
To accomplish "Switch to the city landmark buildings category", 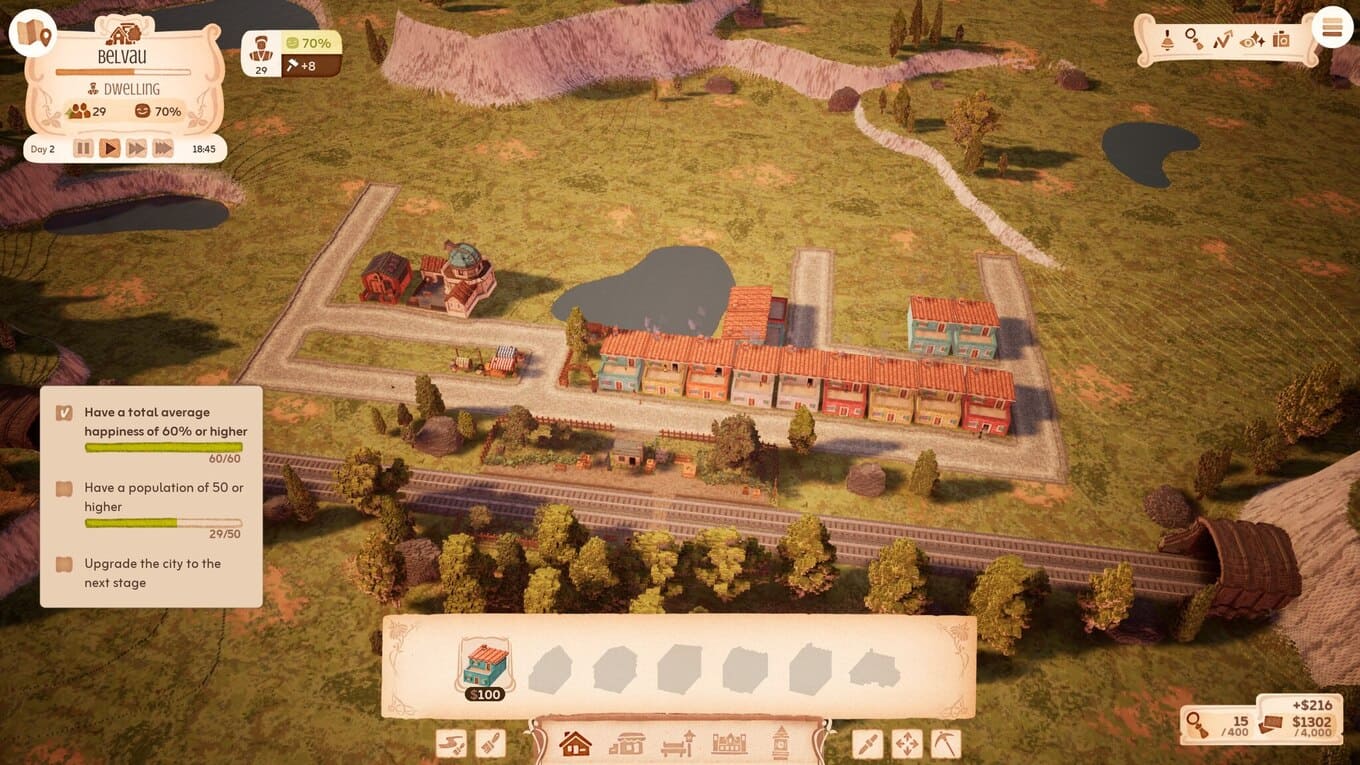I will pyautogui.click(x=729, y=744).
